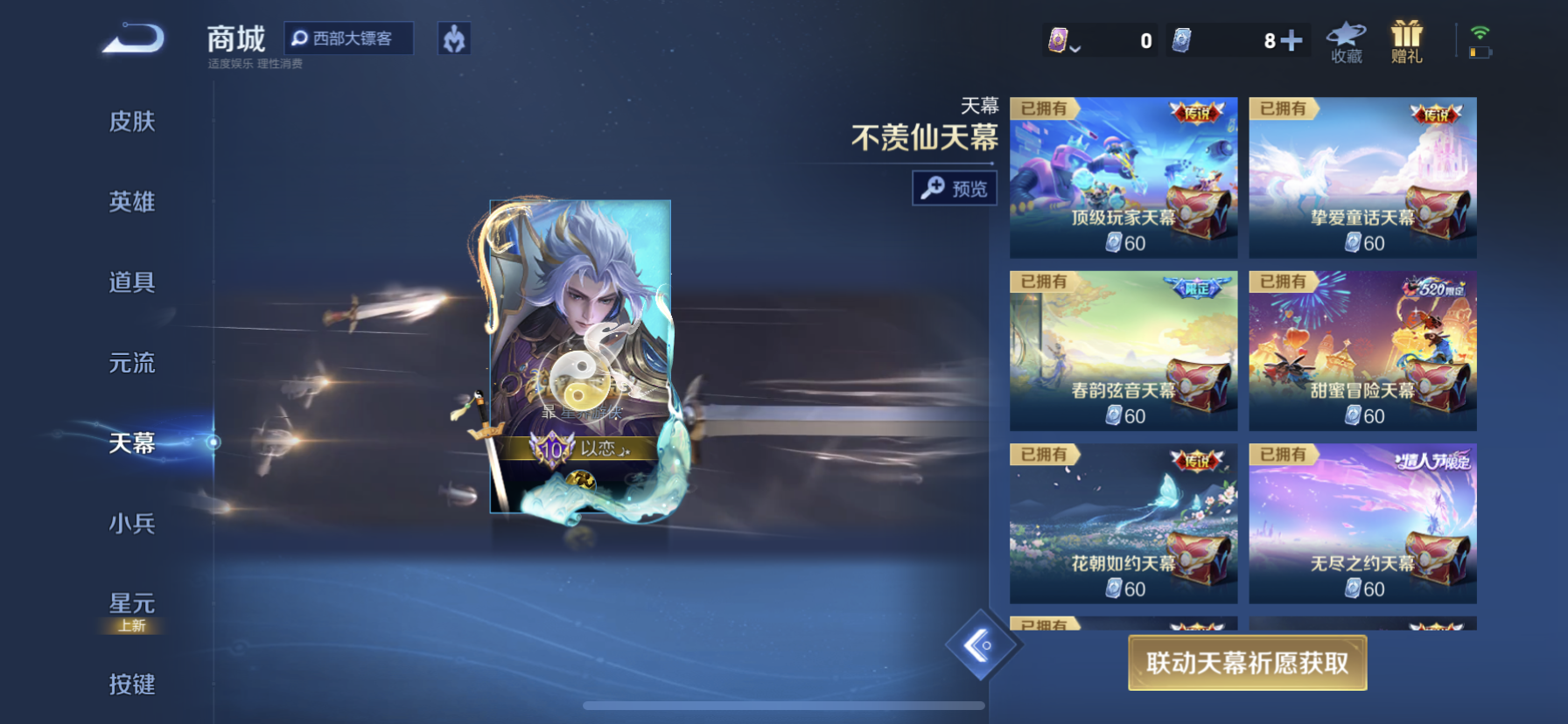
Task: Open the 小兵 category
Action: click(x=132, y=524)
